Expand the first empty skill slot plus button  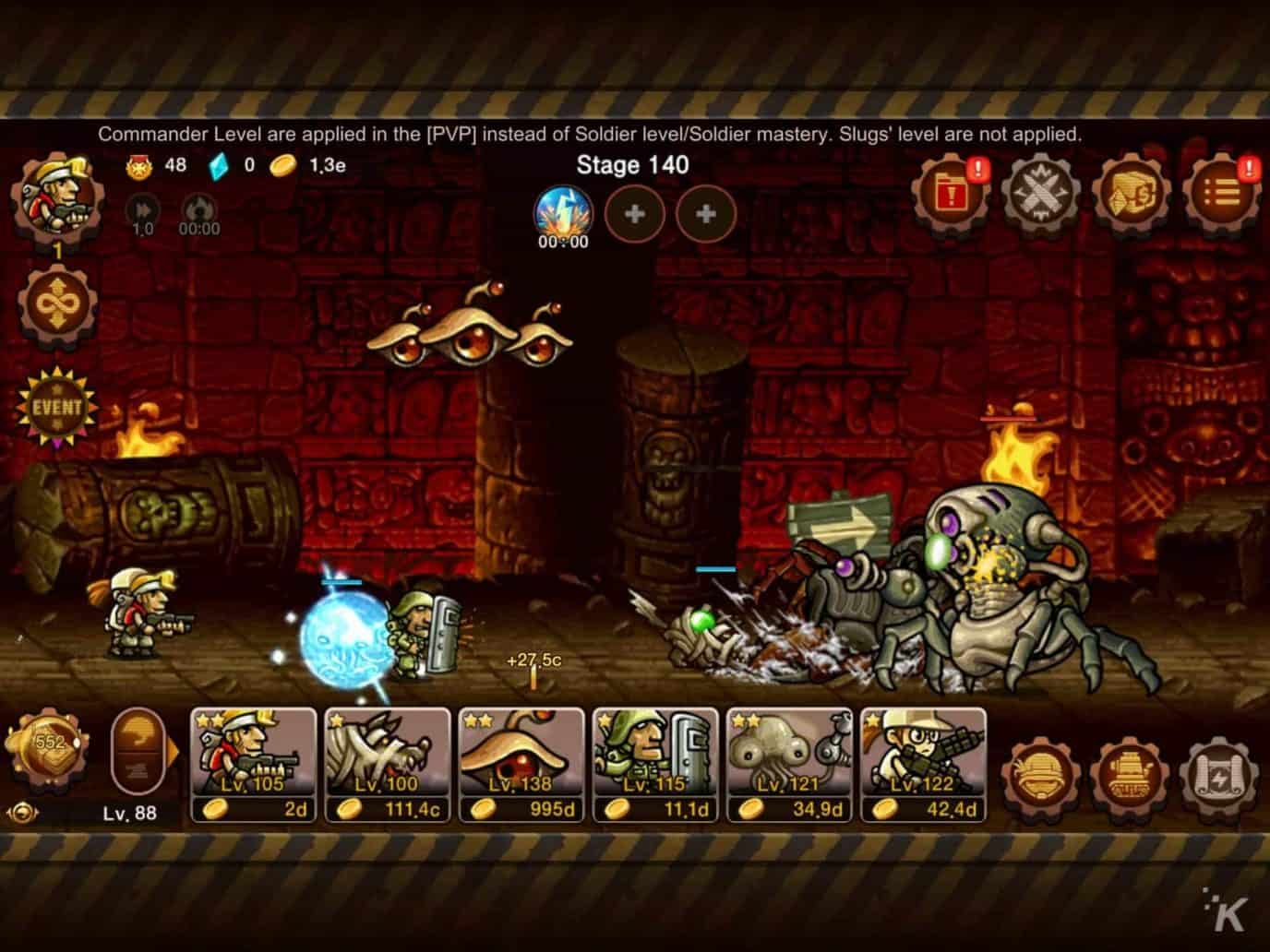pos(634,214)
